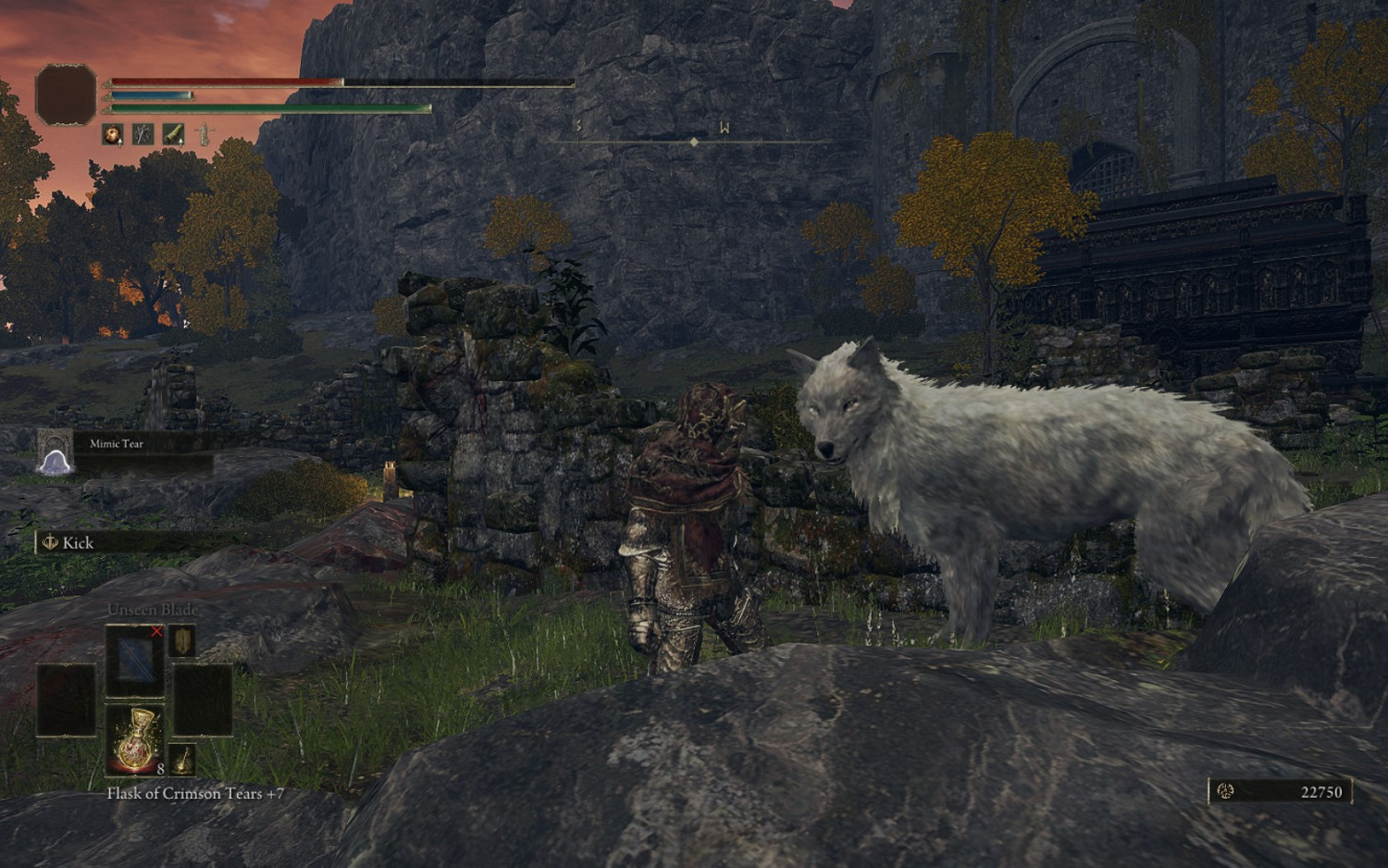Select the torch quick item icon

[x=182, y=759]
